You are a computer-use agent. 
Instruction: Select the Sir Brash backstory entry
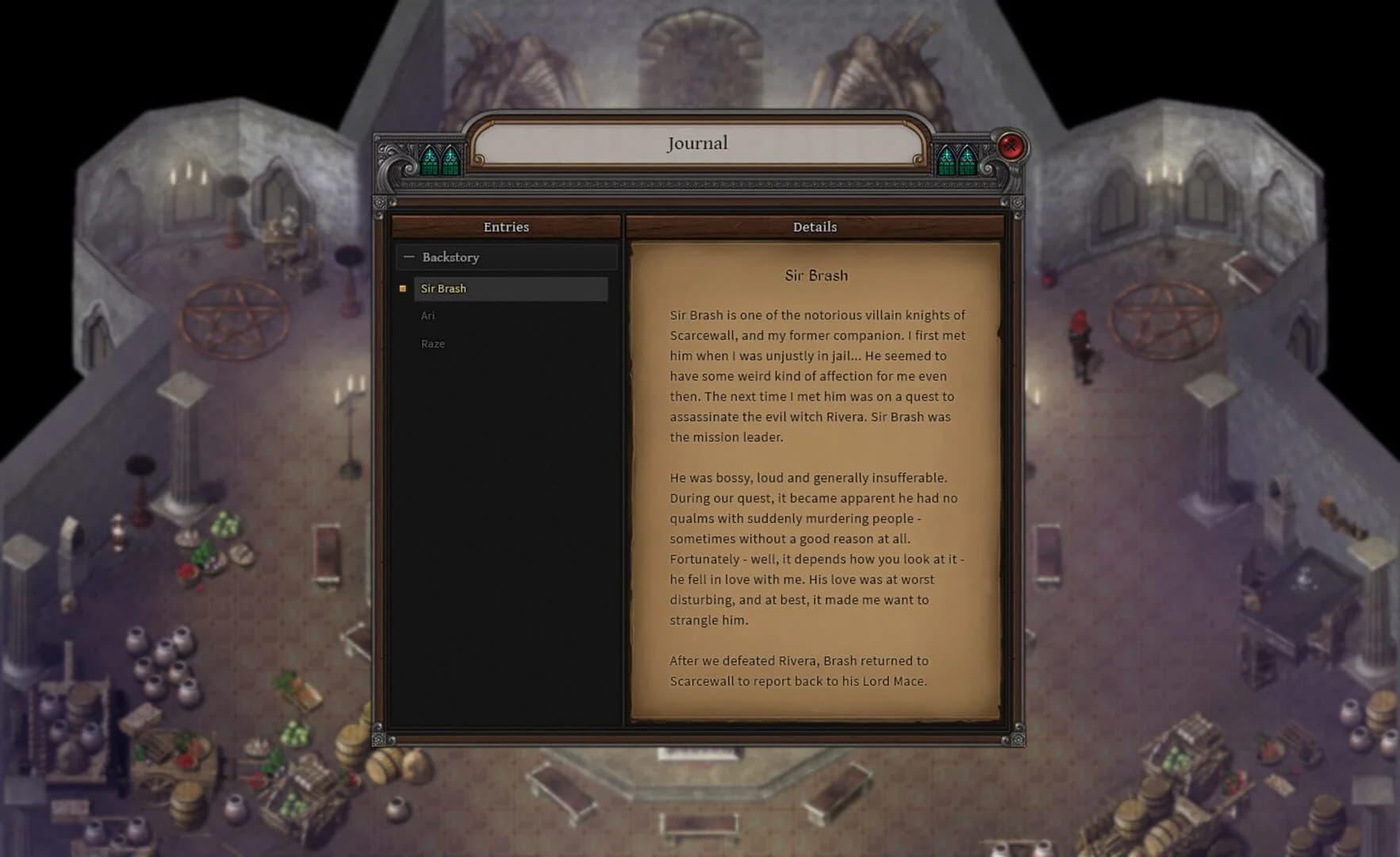[x=443, y=289]
